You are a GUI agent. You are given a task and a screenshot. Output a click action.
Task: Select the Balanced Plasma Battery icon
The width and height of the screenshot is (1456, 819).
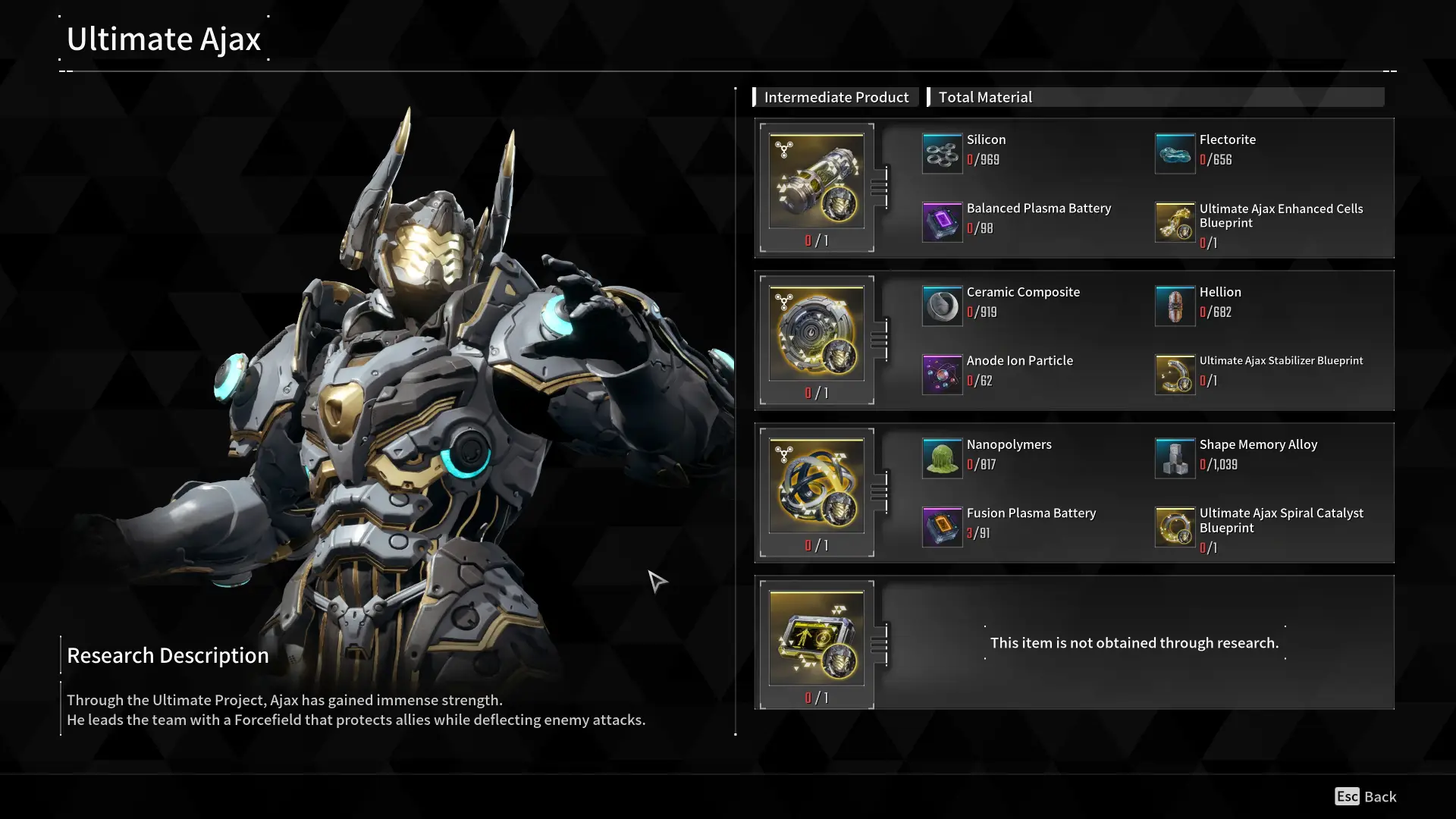[x=942, y=222]
